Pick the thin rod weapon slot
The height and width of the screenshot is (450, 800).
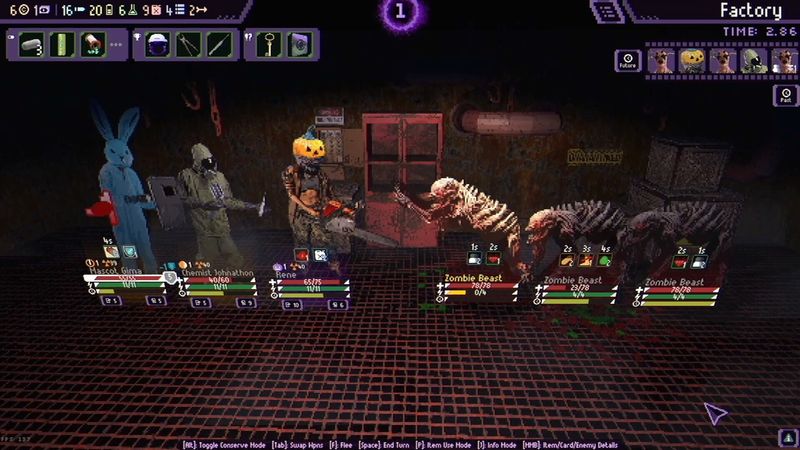(x=219, y=45)
